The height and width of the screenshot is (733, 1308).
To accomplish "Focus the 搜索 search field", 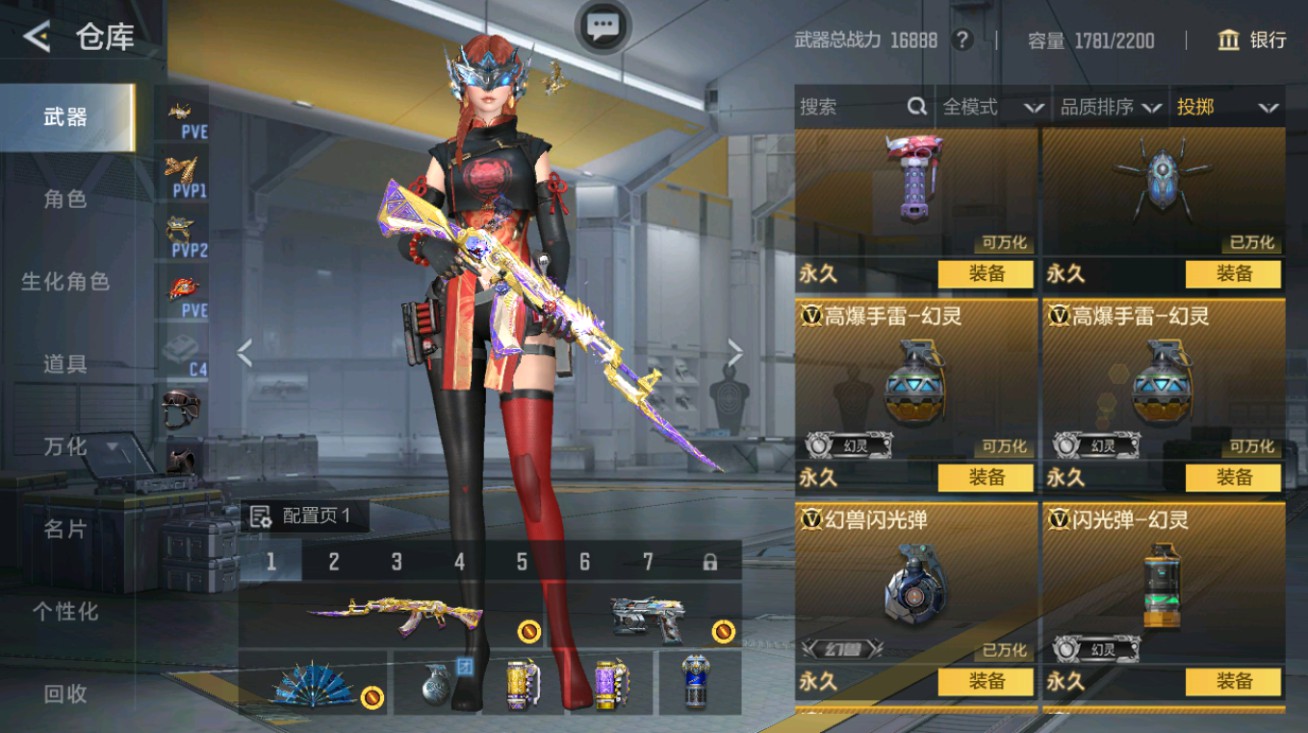I will point(850,107).
